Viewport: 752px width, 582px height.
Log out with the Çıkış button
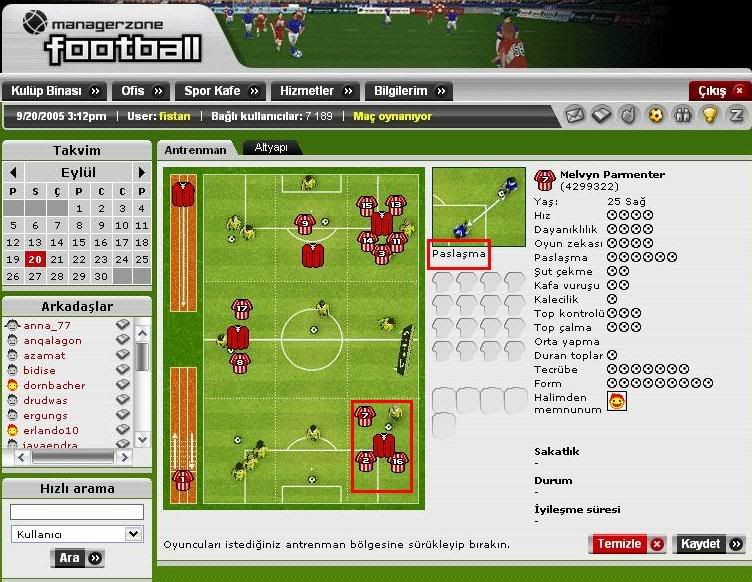(x=719, y=91)
